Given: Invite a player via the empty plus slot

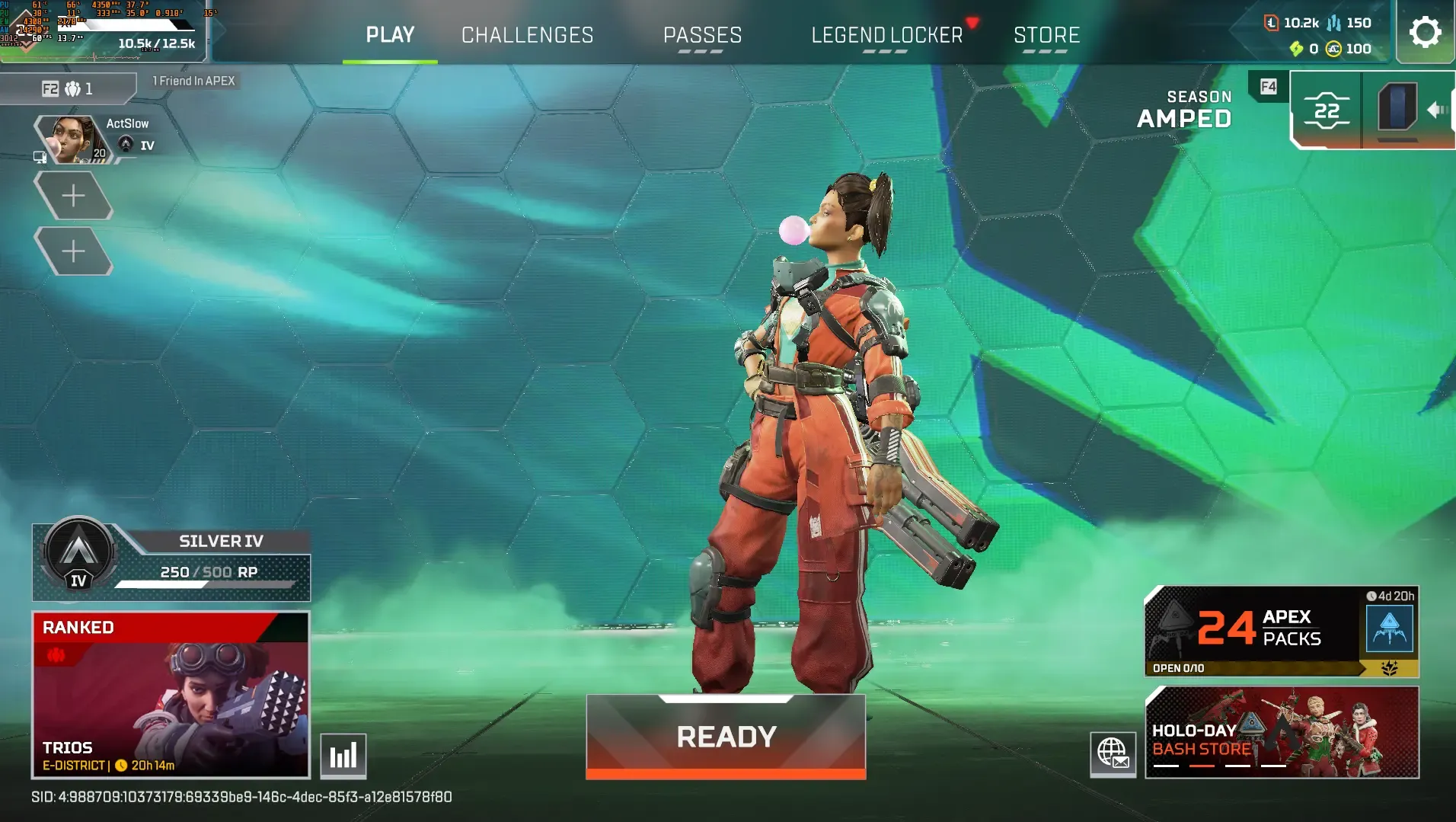Looking at the screenshot, I should pyautogui.click(x=74, y=195).
